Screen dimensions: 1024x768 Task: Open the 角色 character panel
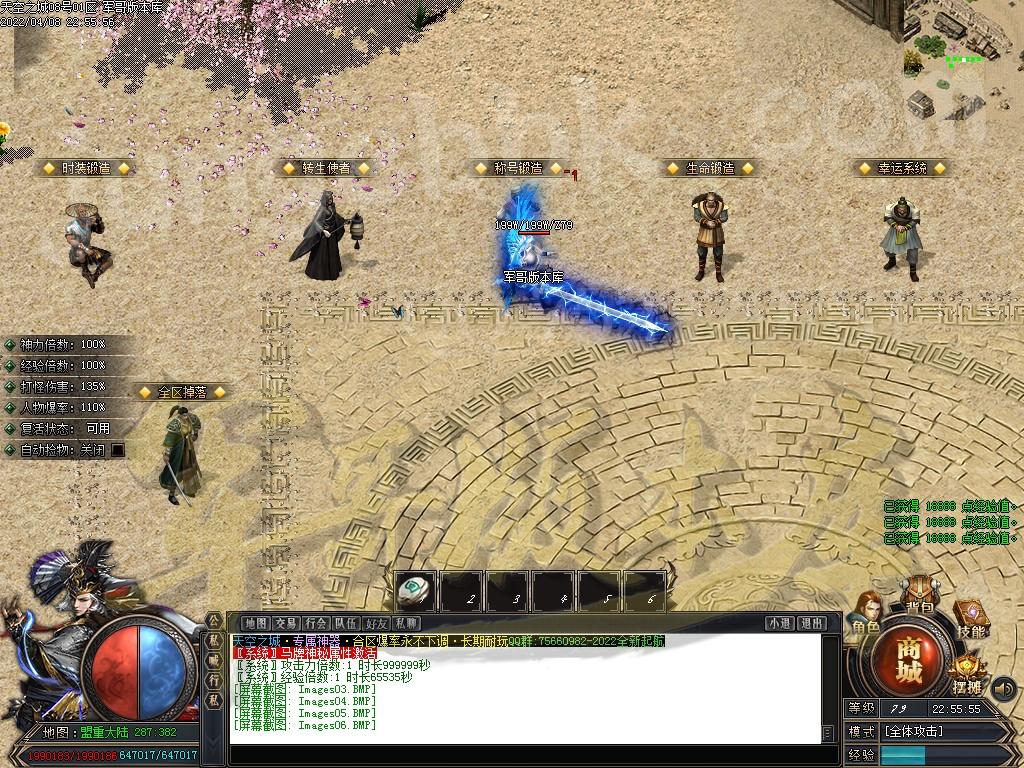pyautogui.click(x=866, y=614)
